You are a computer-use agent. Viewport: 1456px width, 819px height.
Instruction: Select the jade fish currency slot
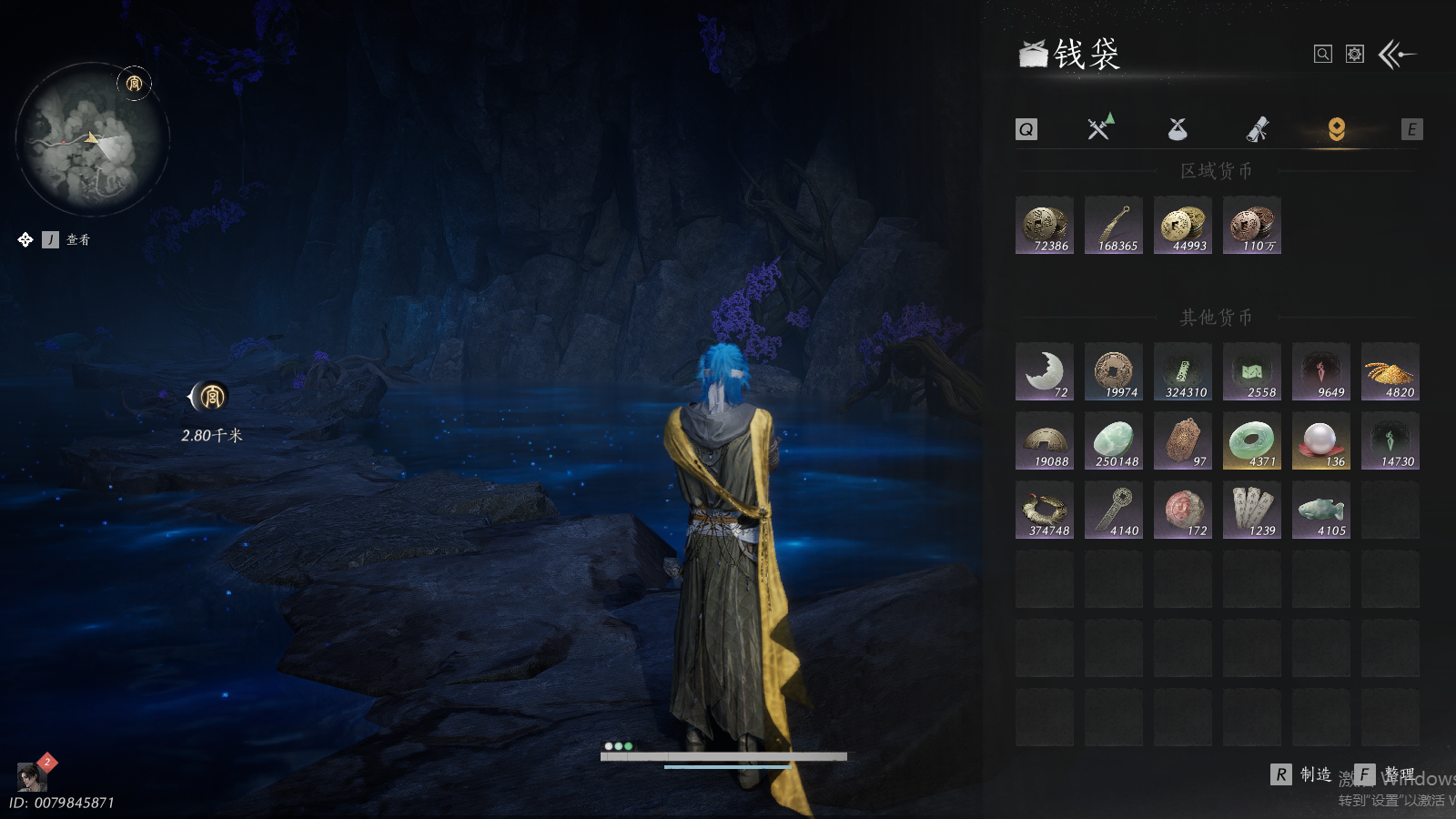[x=1321, y=511]
